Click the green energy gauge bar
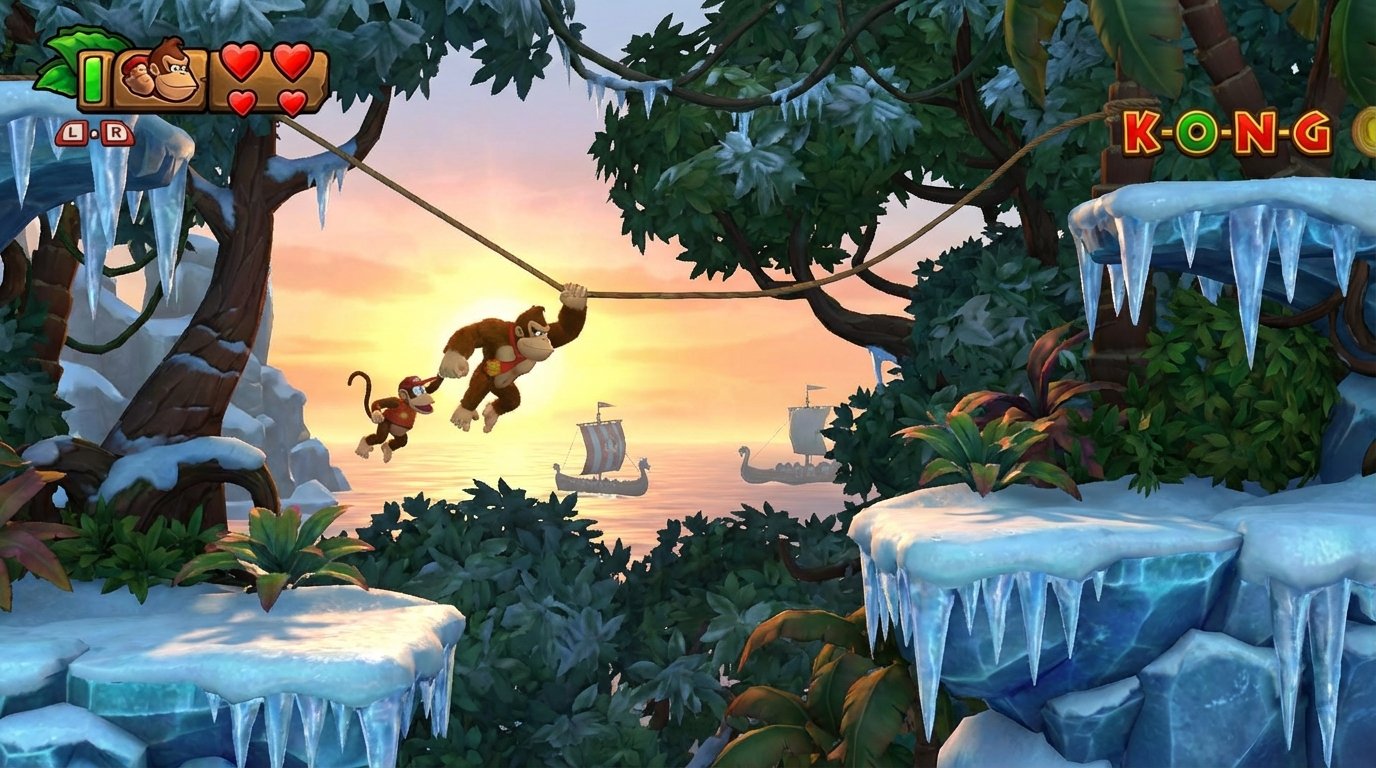Image resolution: width=1376 pixels, height=768 pixels. (94, 79)
